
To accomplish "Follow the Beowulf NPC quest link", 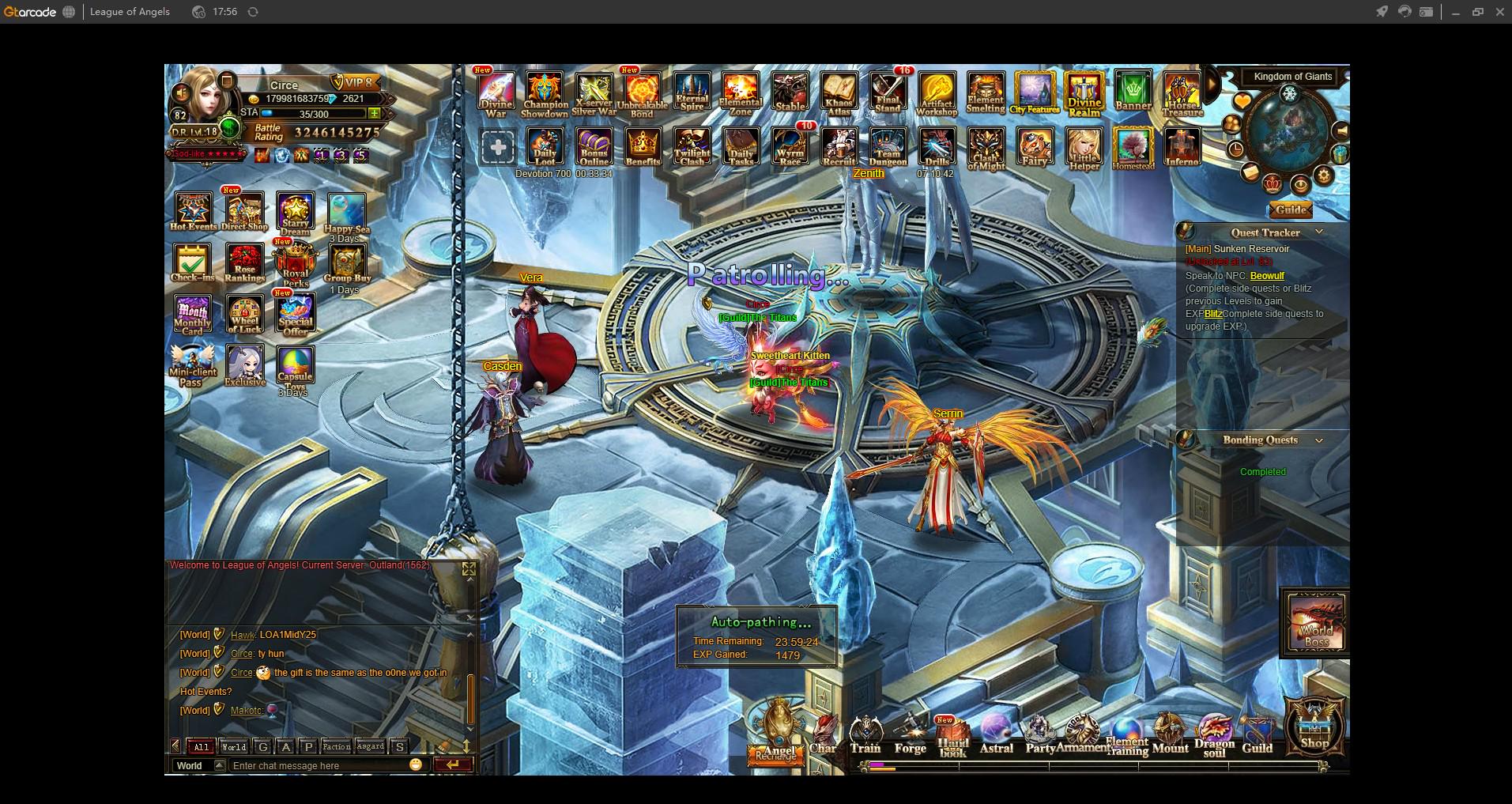I will pyautogui.click(x=1267, y=276).
